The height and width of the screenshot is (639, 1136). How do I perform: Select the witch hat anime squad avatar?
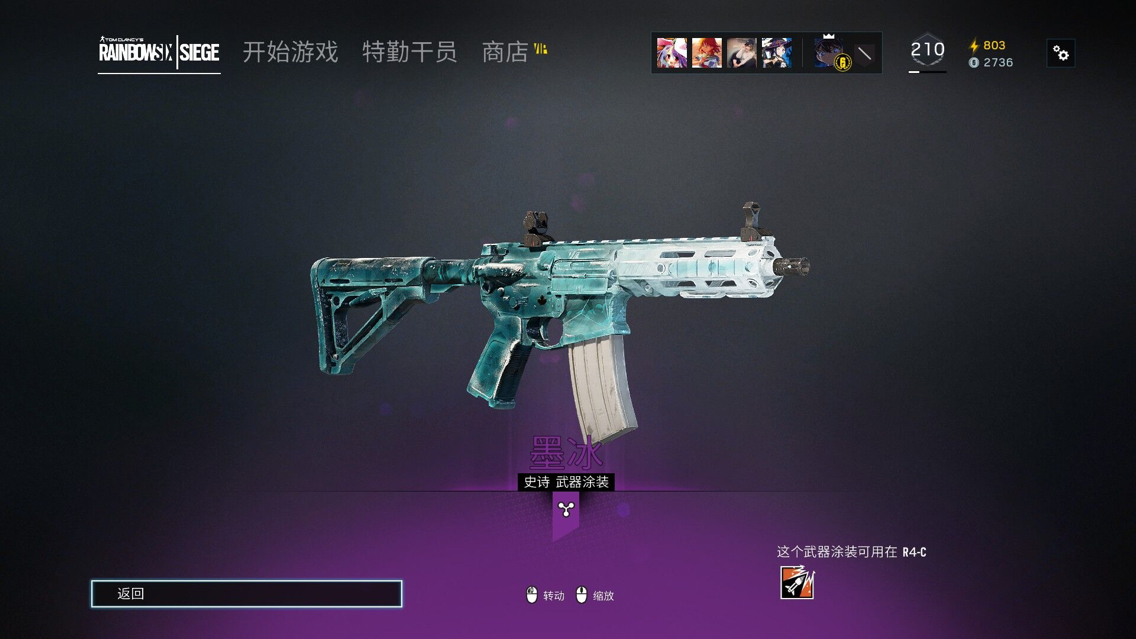coord(776,53)
